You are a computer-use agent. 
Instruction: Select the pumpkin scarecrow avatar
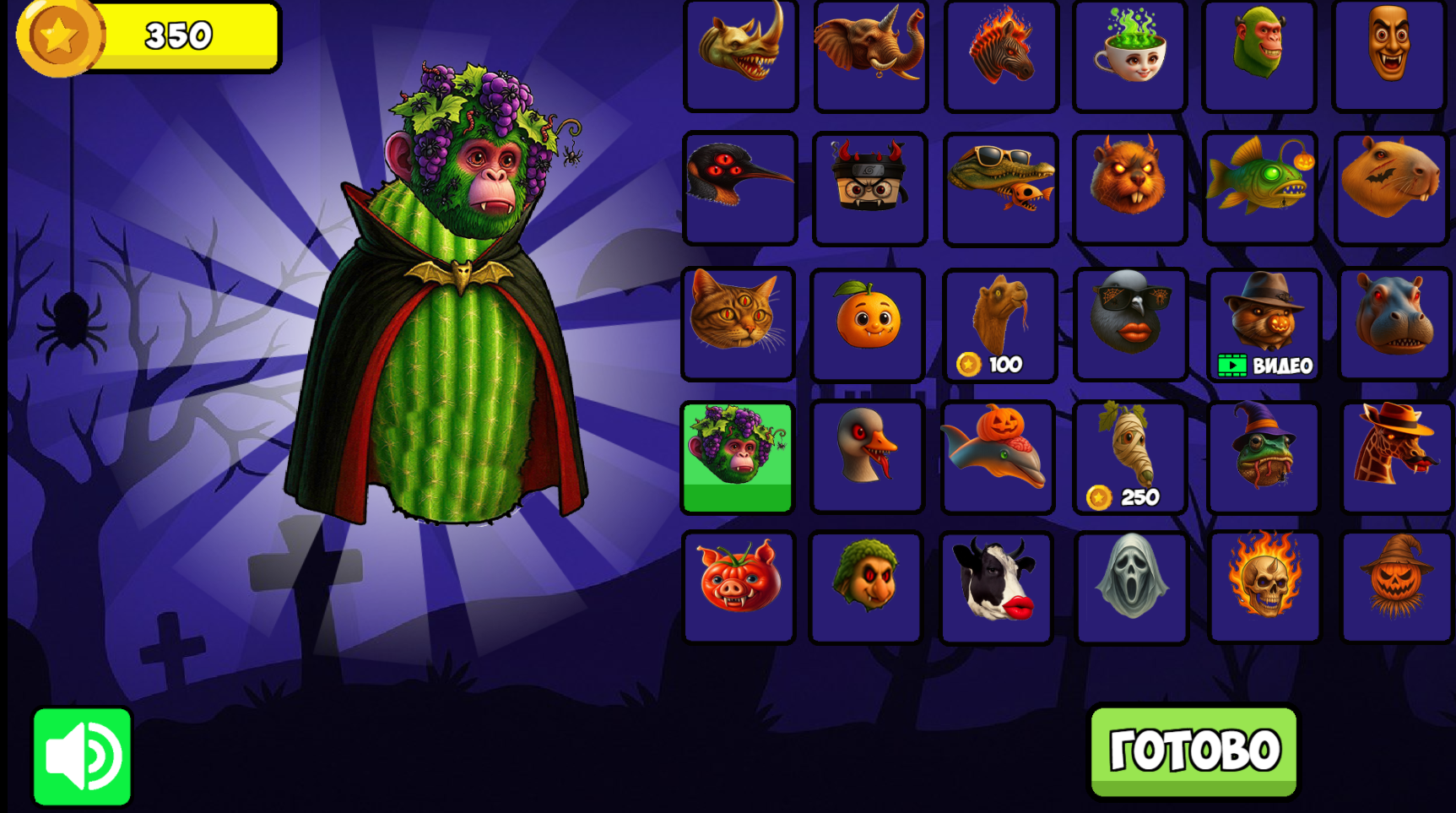tap(1393, 586)
